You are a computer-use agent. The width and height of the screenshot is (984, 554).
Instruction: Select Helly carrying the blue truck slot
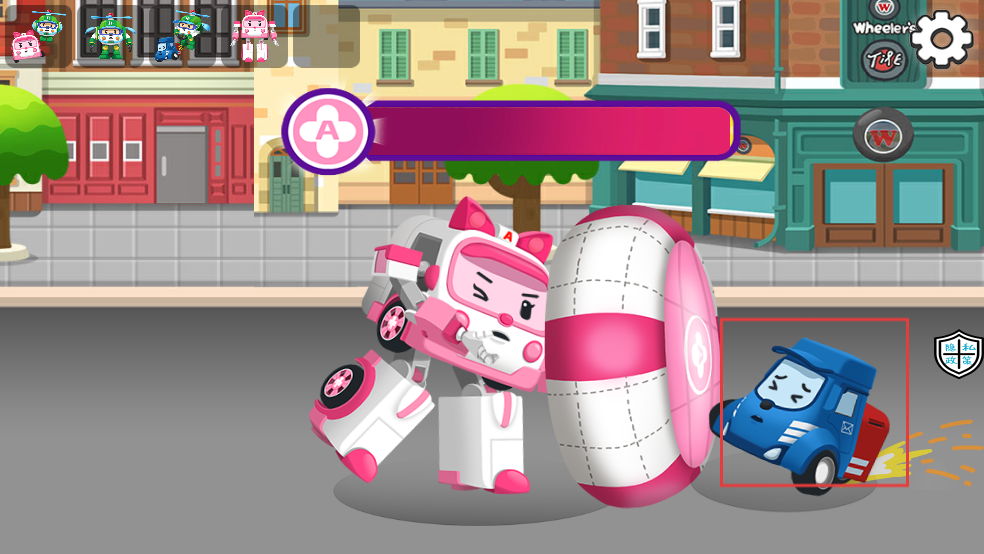(x=180, y=35)
